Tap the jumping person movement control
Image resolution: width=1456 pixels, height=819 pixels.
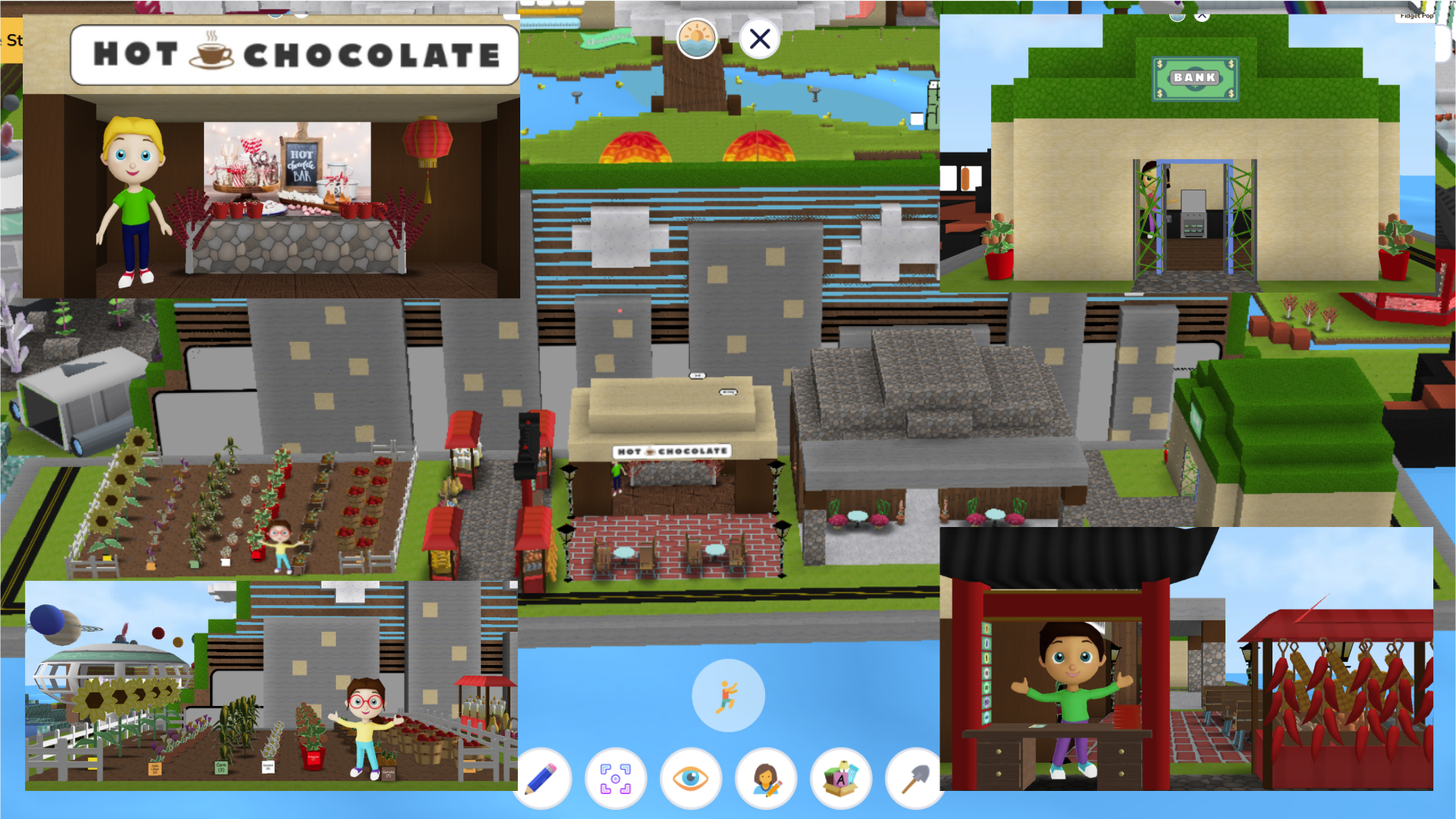(727, 695)
